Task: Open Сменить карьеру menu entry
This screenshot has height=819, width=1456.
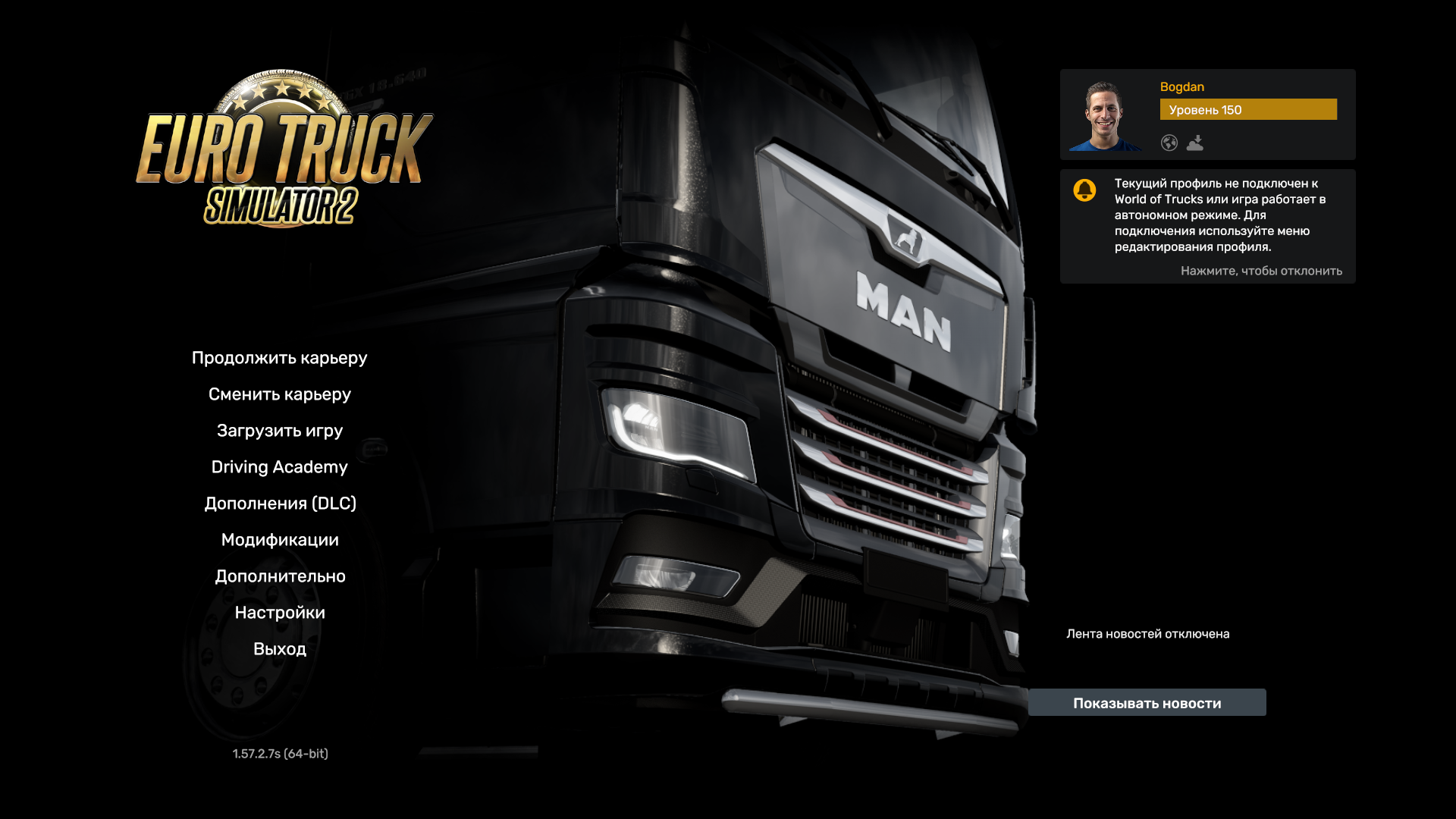Action: coord(281,394)
